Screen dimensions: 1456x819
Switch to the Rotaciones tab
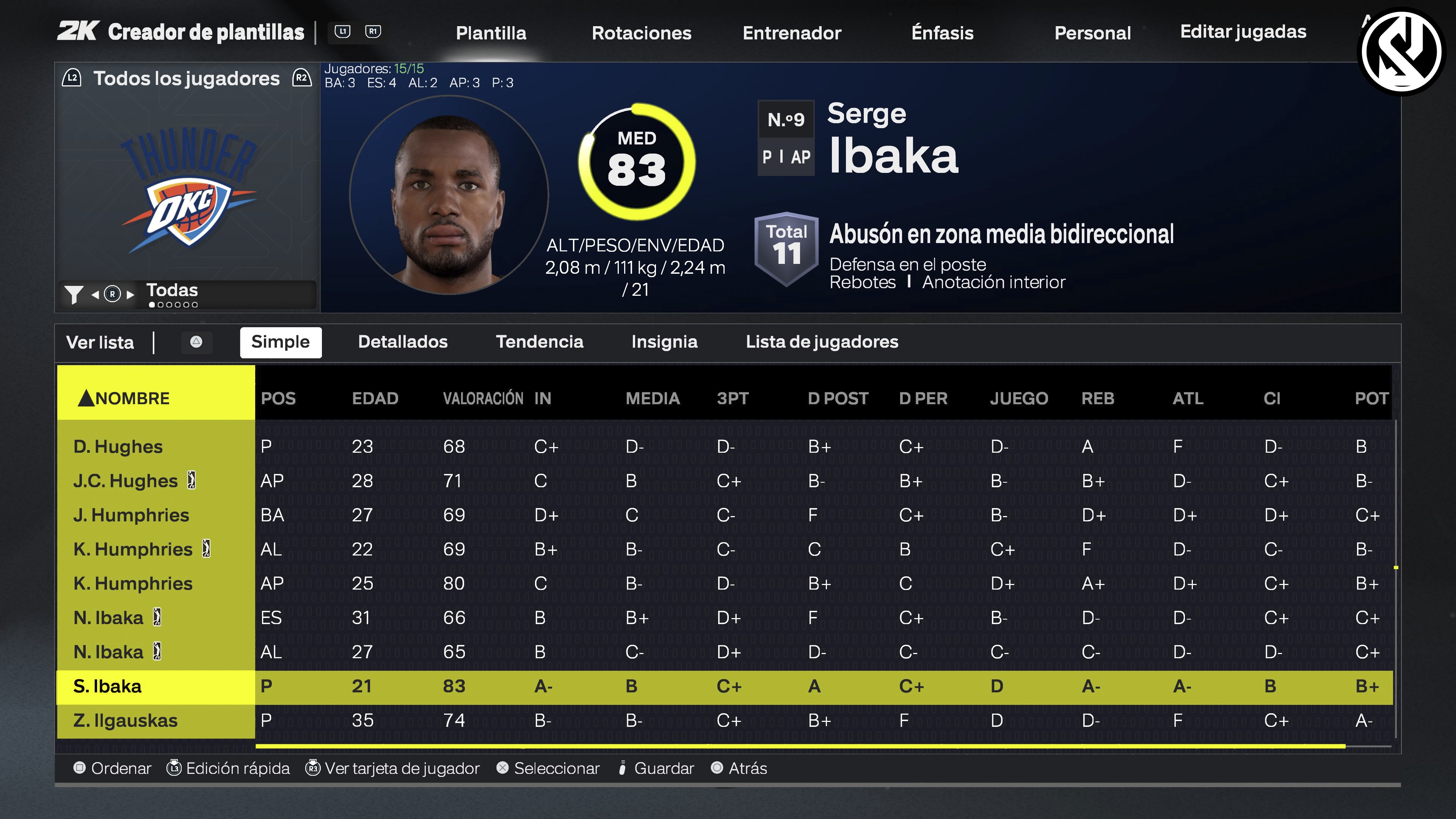coord(641,33)
